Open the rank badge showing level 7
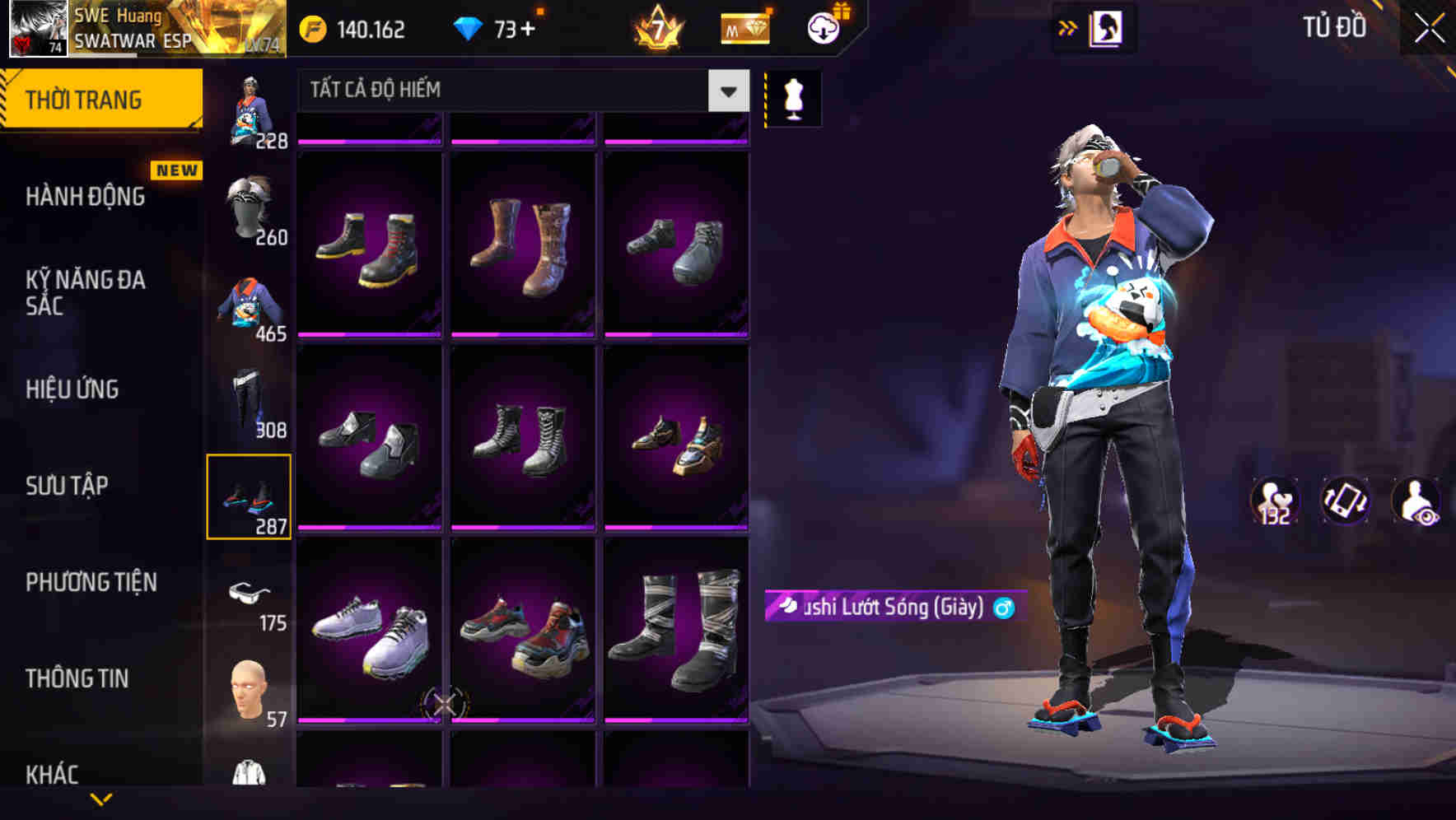 [659, 27]
